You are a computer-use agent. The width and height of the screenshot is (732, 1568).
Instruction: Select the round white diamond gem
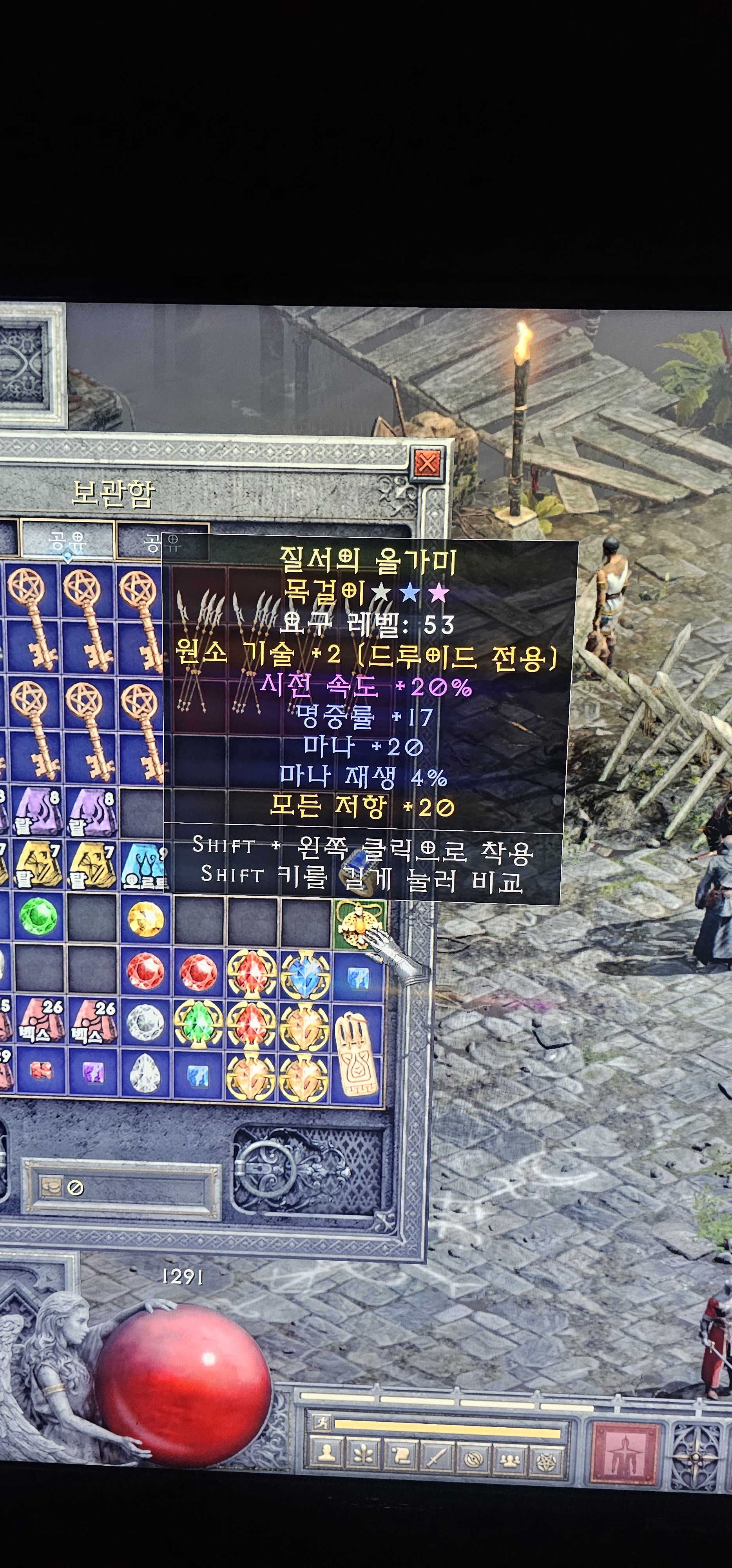tap(145, 1023)
